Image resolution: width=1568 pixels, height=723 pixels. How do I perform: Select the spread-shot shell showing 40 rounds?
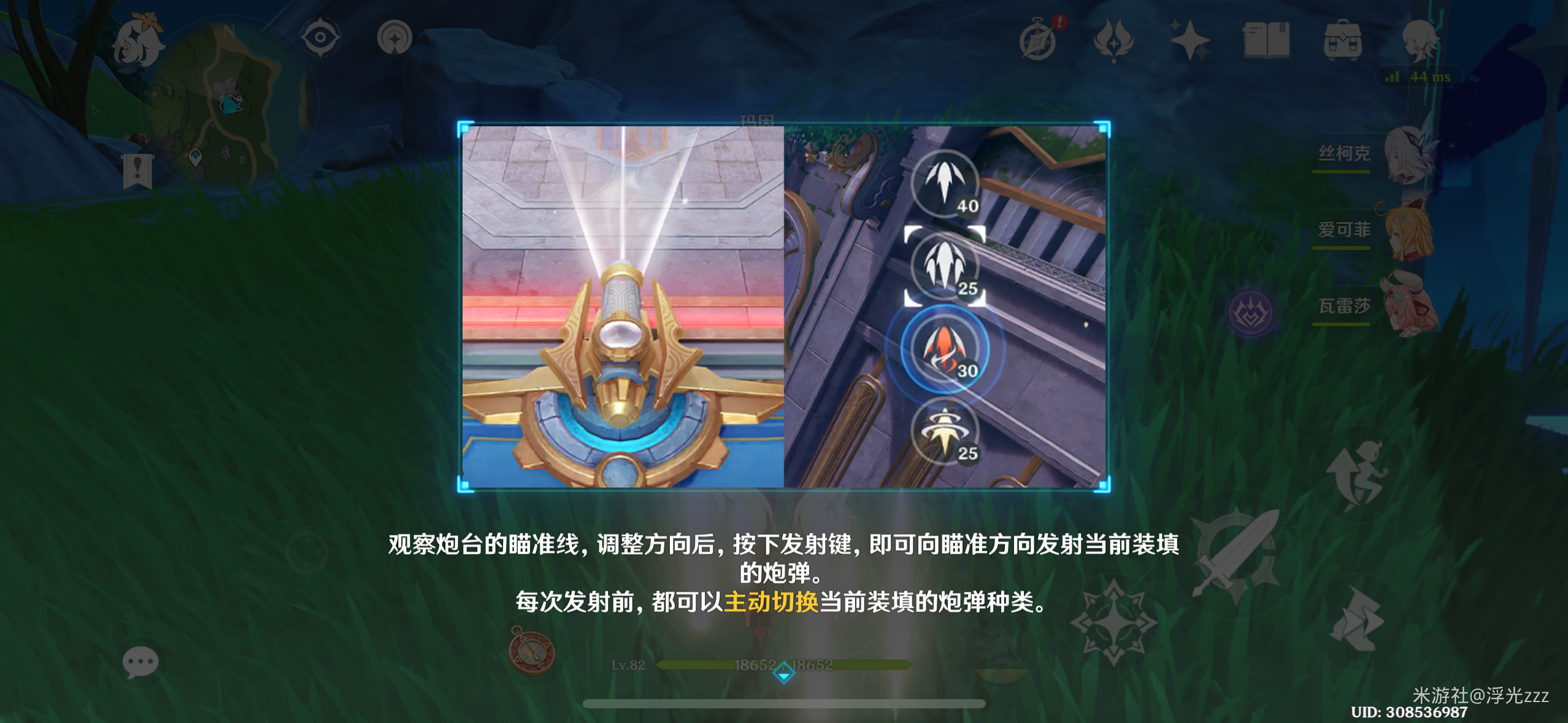945,184
